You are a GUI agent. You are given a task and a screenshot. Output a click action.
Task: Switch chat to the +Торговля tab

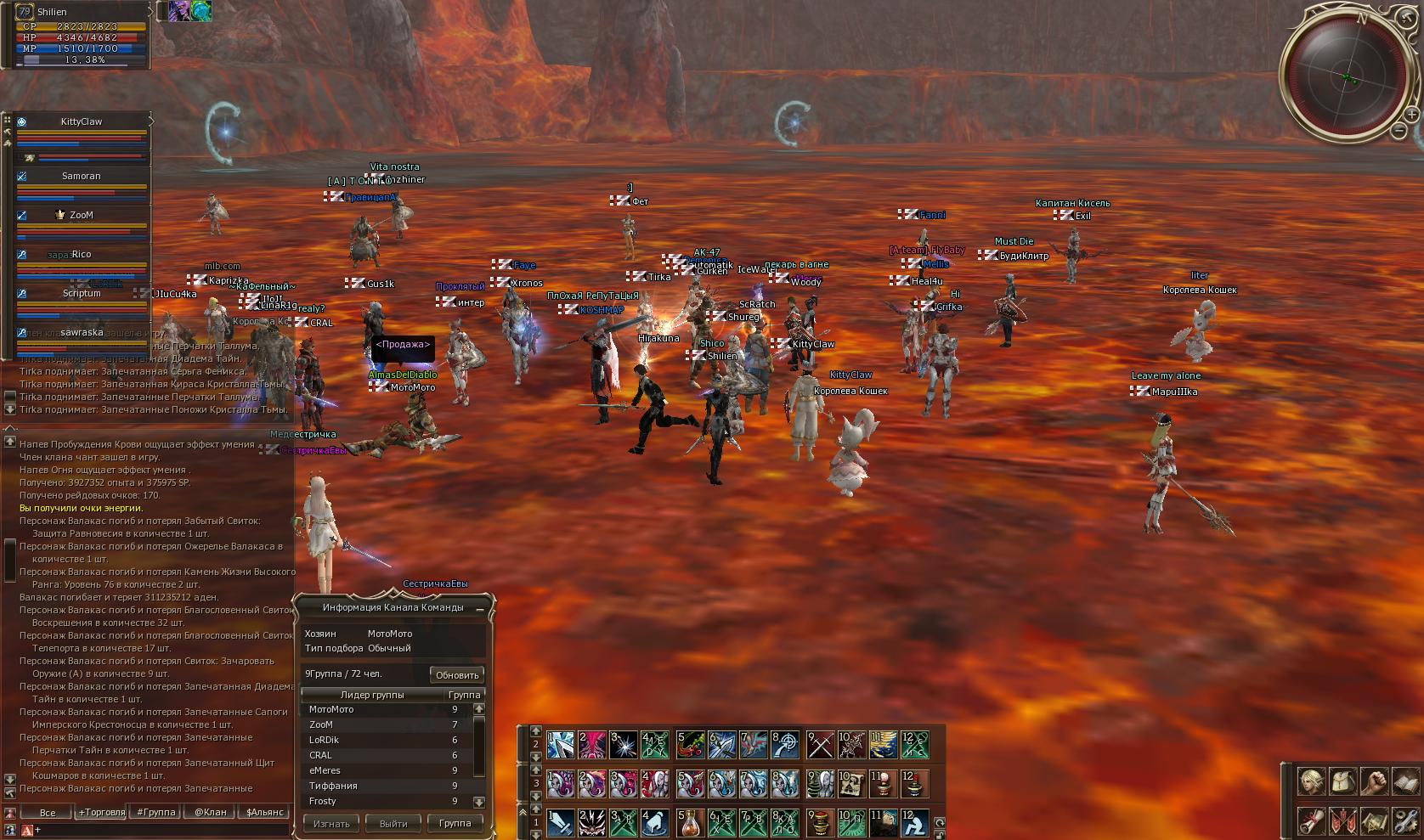tap(102, 812)
